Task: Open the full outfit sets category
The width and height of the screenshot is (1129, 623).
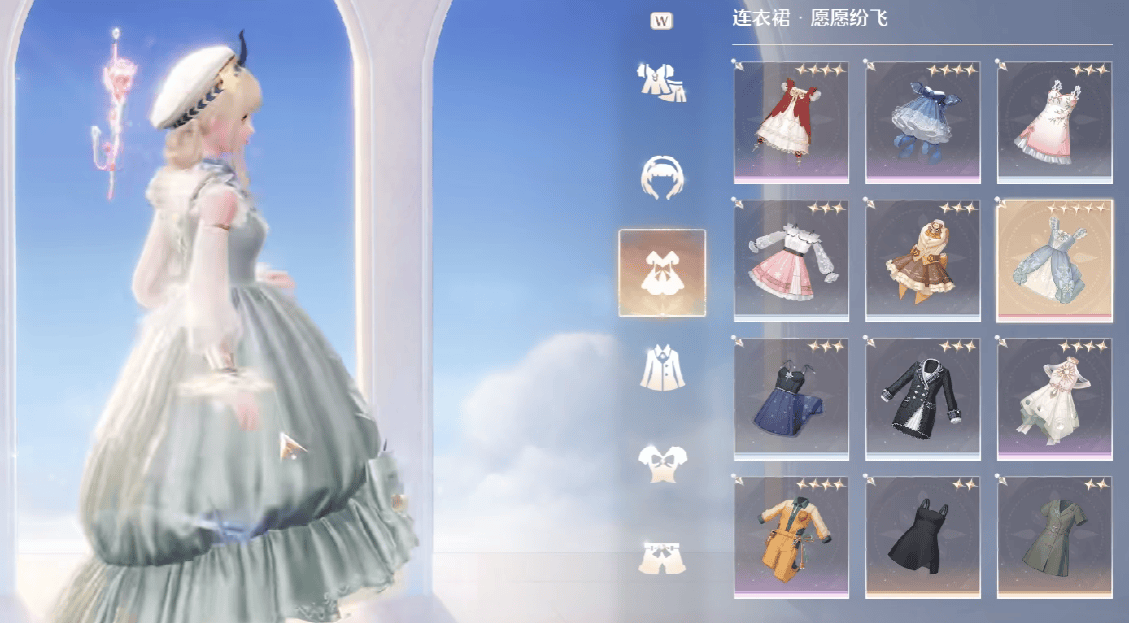Action: click(x=661, y=82)
